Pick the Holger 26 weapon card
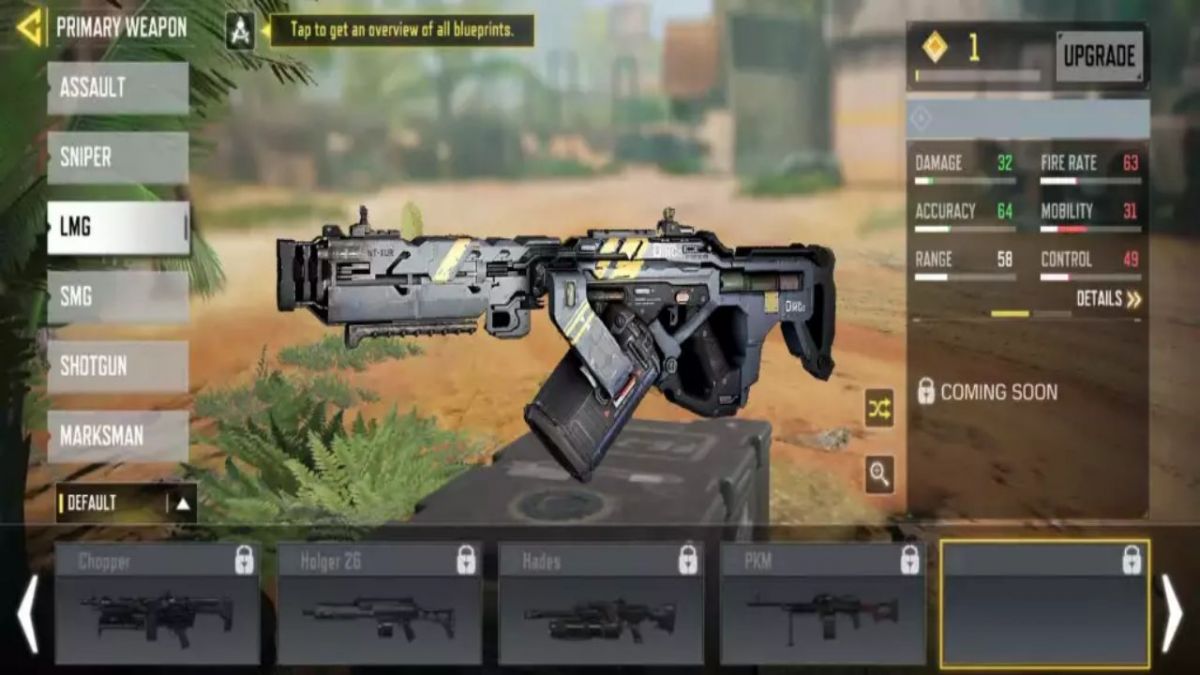Viewport: 1200px width, 675px height. coord(379,604)
